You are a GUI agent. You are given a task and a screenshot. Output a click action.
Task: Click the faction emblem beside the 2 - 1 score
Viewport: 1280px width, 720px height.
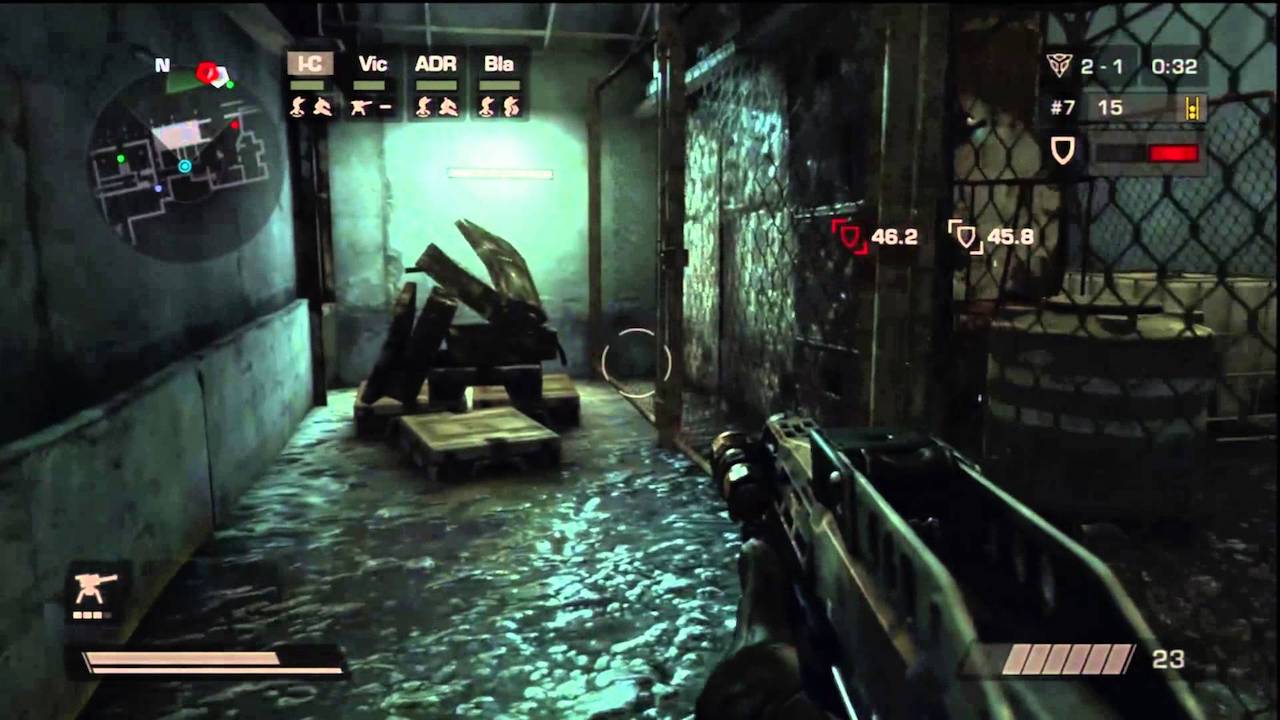1059,66
